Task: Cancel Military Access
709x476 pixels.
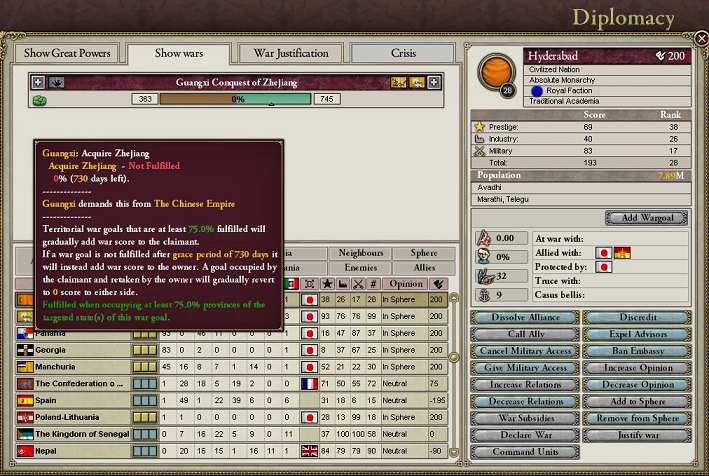Action: coord(523,351)
